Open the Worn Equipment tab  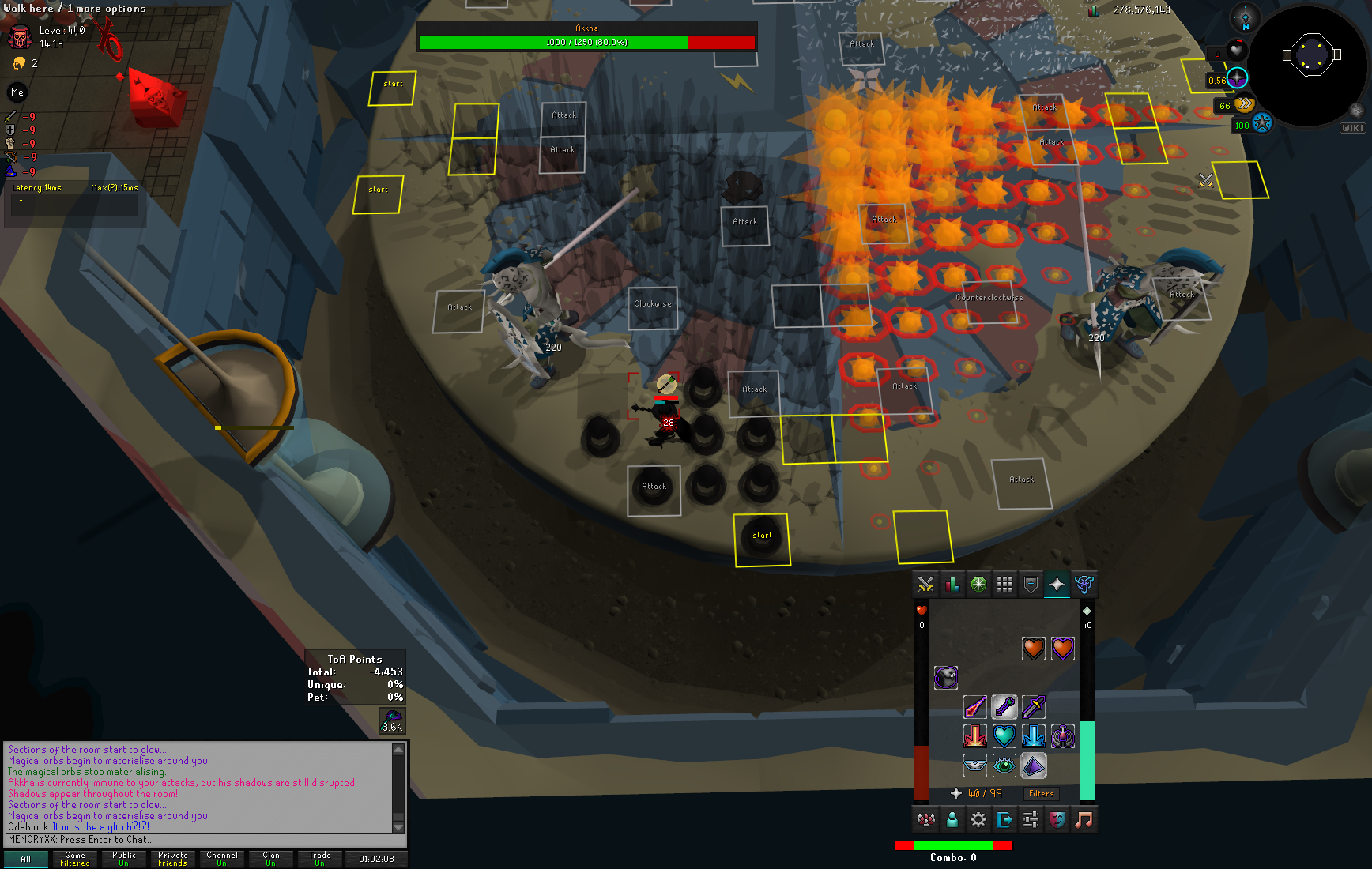(1031, 585)
